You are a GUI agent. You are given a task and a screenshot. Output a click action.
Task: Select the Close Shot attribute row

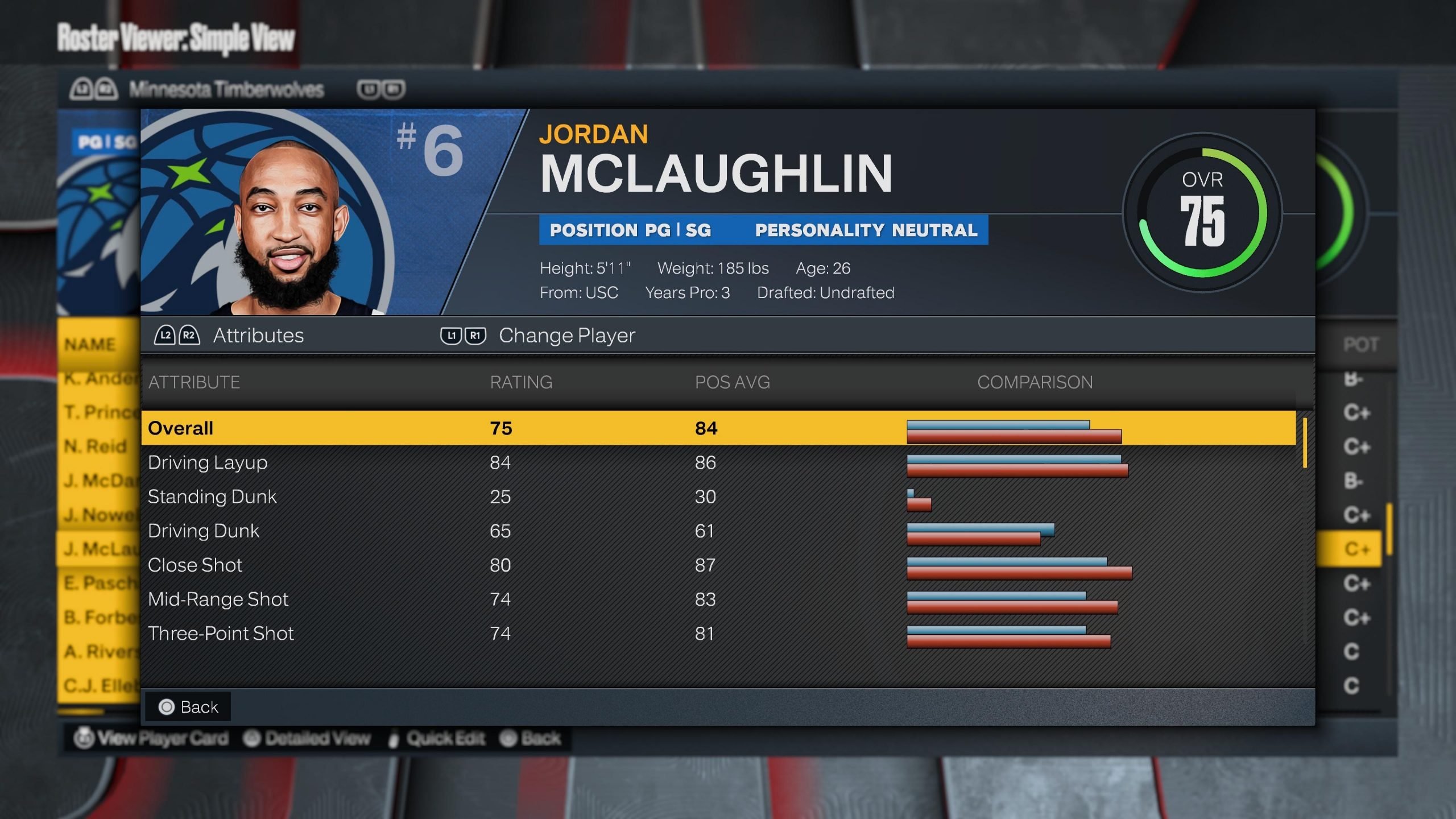(x=718, y=565)
